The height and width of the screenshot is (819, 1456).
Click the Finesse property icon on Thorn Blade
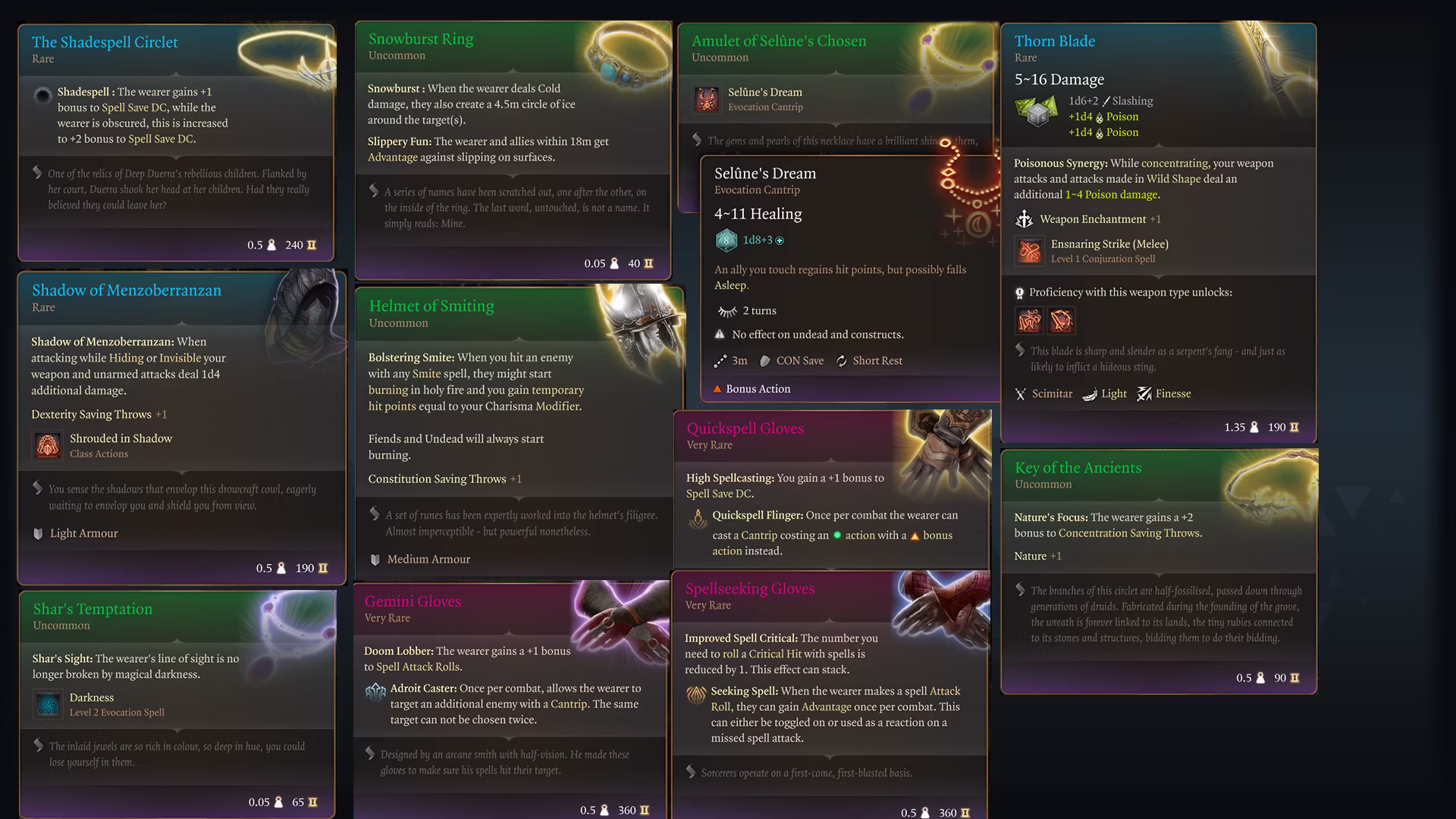[x=1144, y=394]
